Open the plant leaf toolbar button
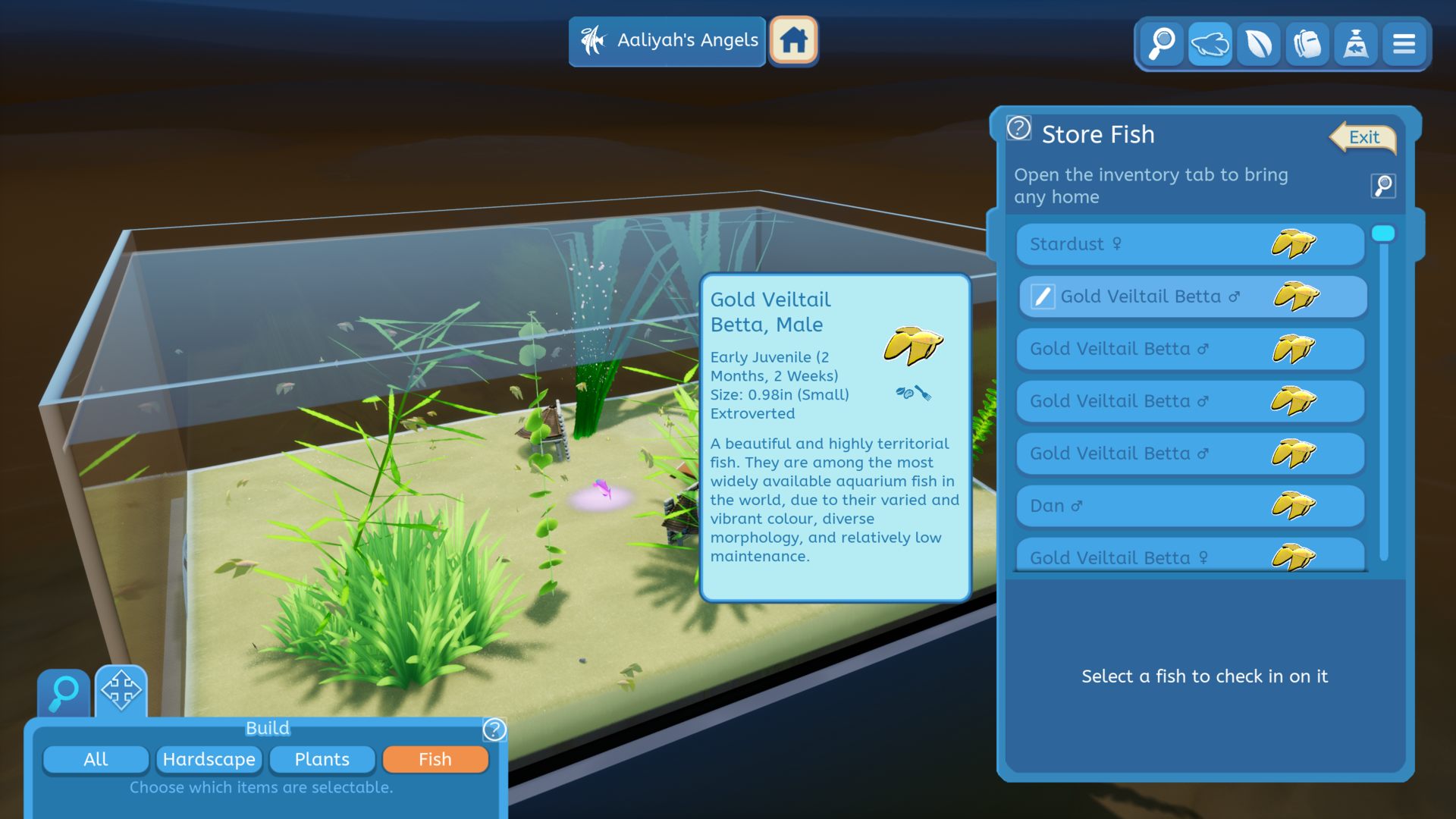Image resolution: width=1456 pixels, height=819 pixels. coord(1258,44)
